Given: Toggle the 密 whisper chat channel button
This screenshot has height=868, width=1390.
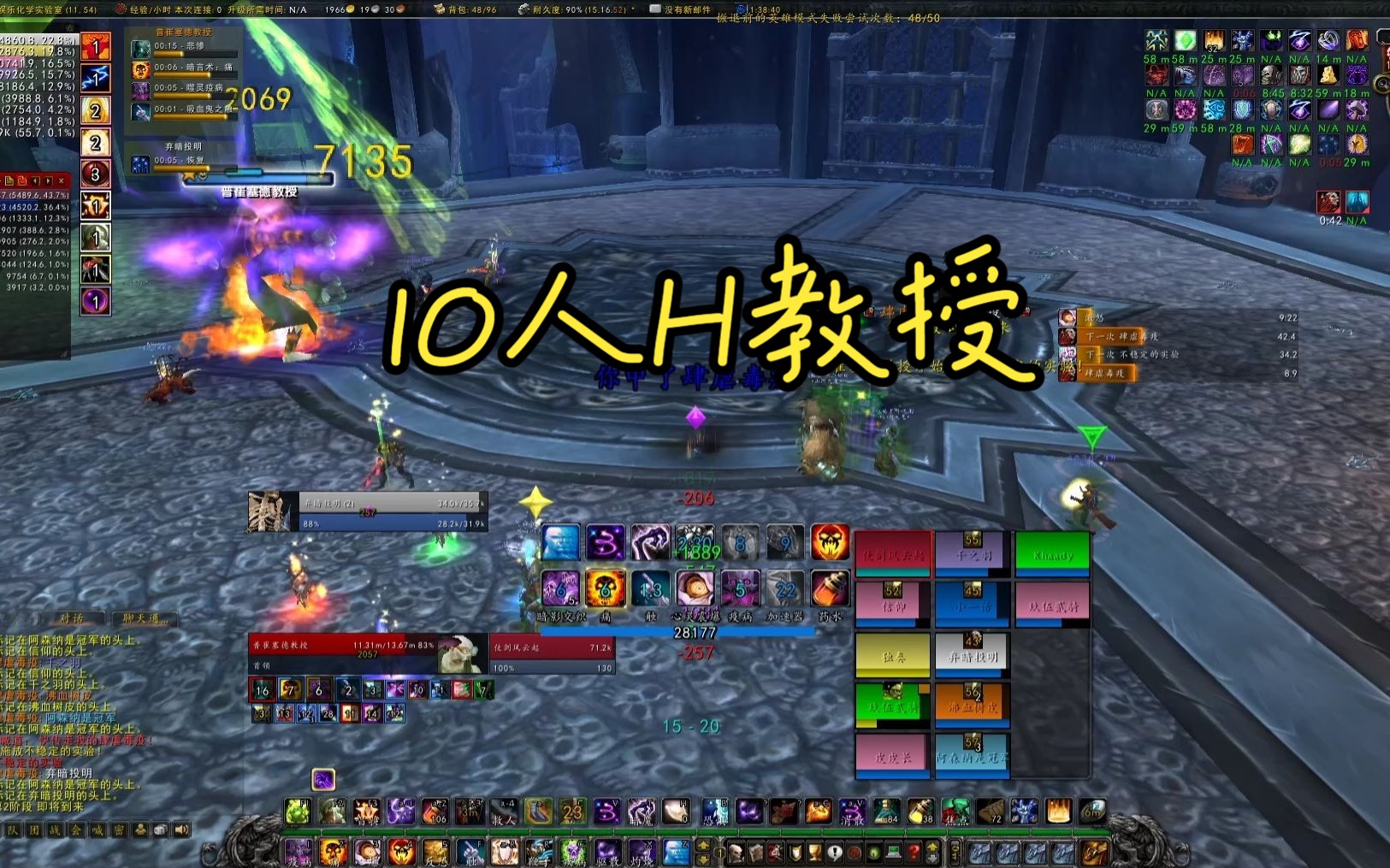Looking at the screenshot, I should point(119,830).
